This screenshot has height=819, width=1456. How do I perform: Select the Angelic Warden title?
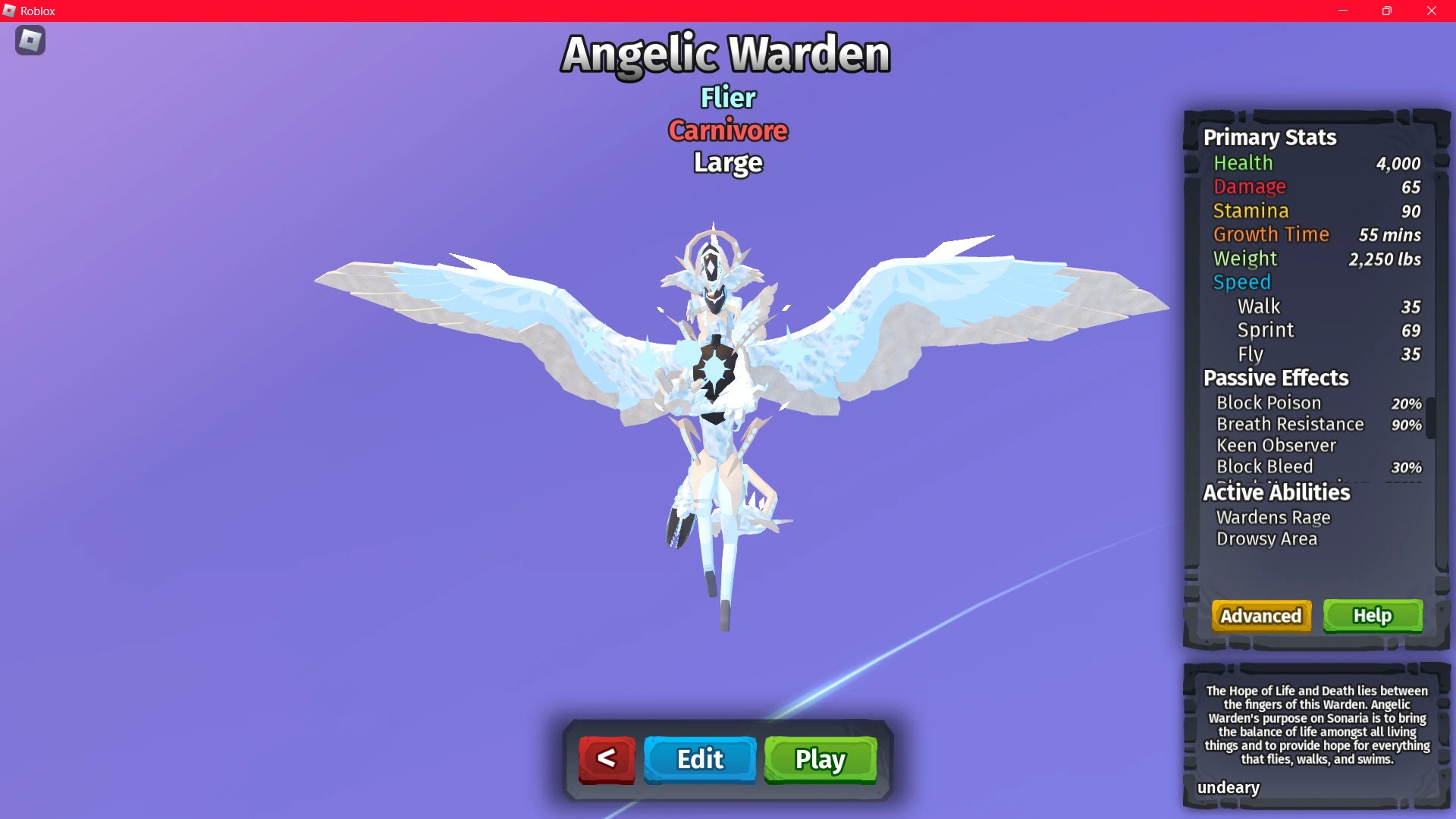pos(726,53)
